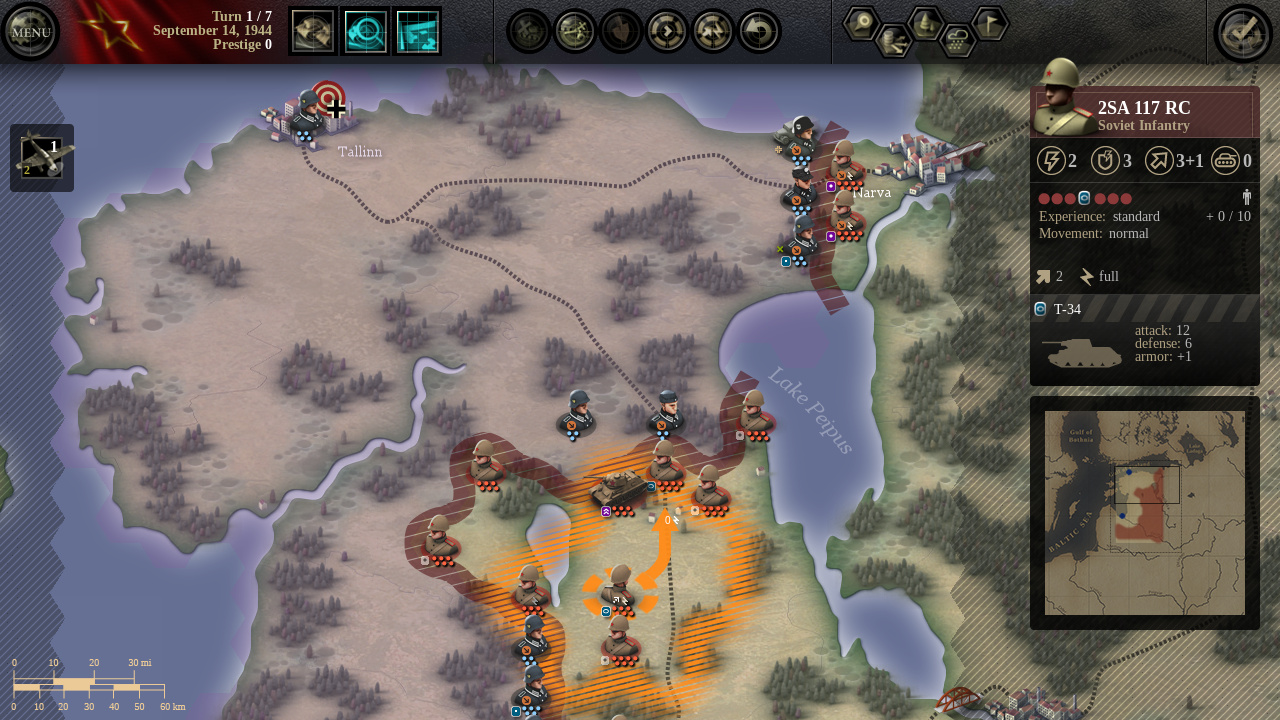Open the supply coins hexagon filter
The image size is (1280, 720).
[x=893, y=40]
